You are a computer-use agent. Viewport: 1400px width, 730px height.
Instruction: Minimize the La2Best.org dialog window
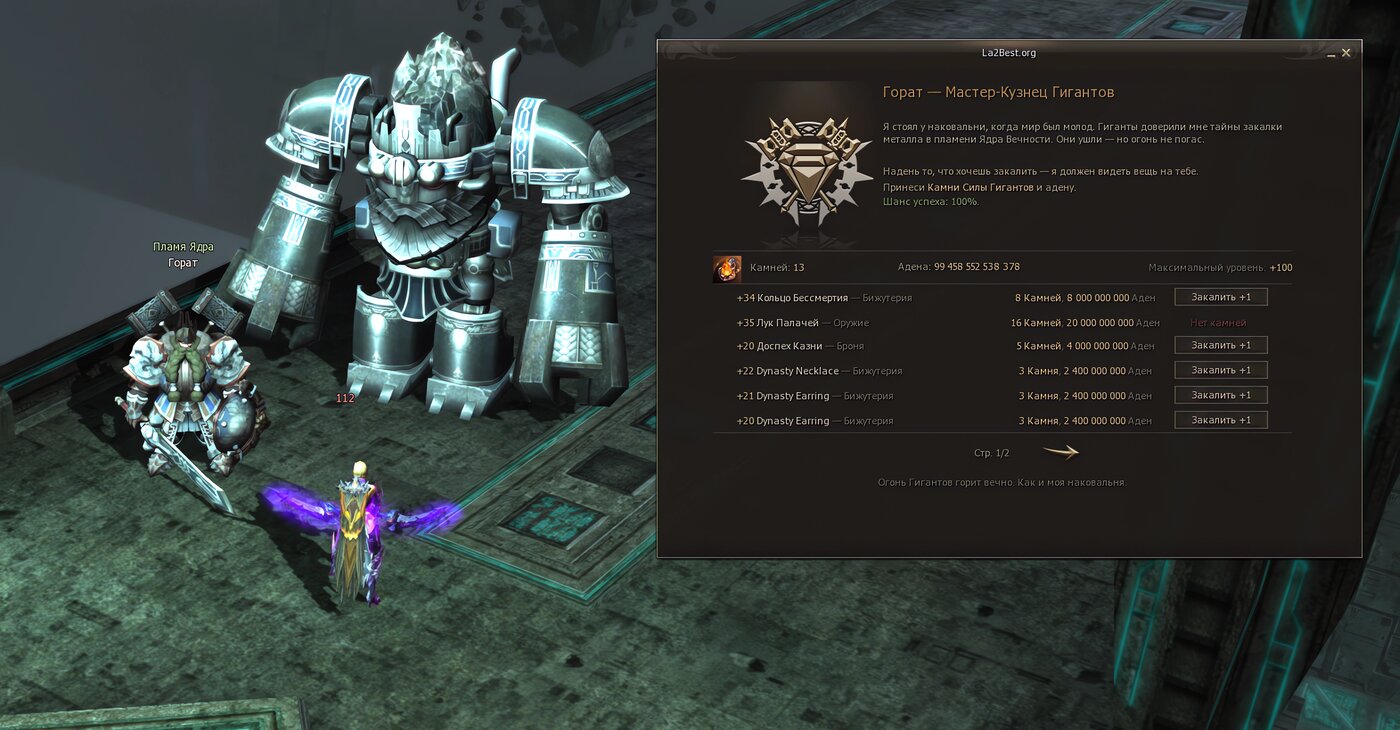click(x=1331, y=54)
